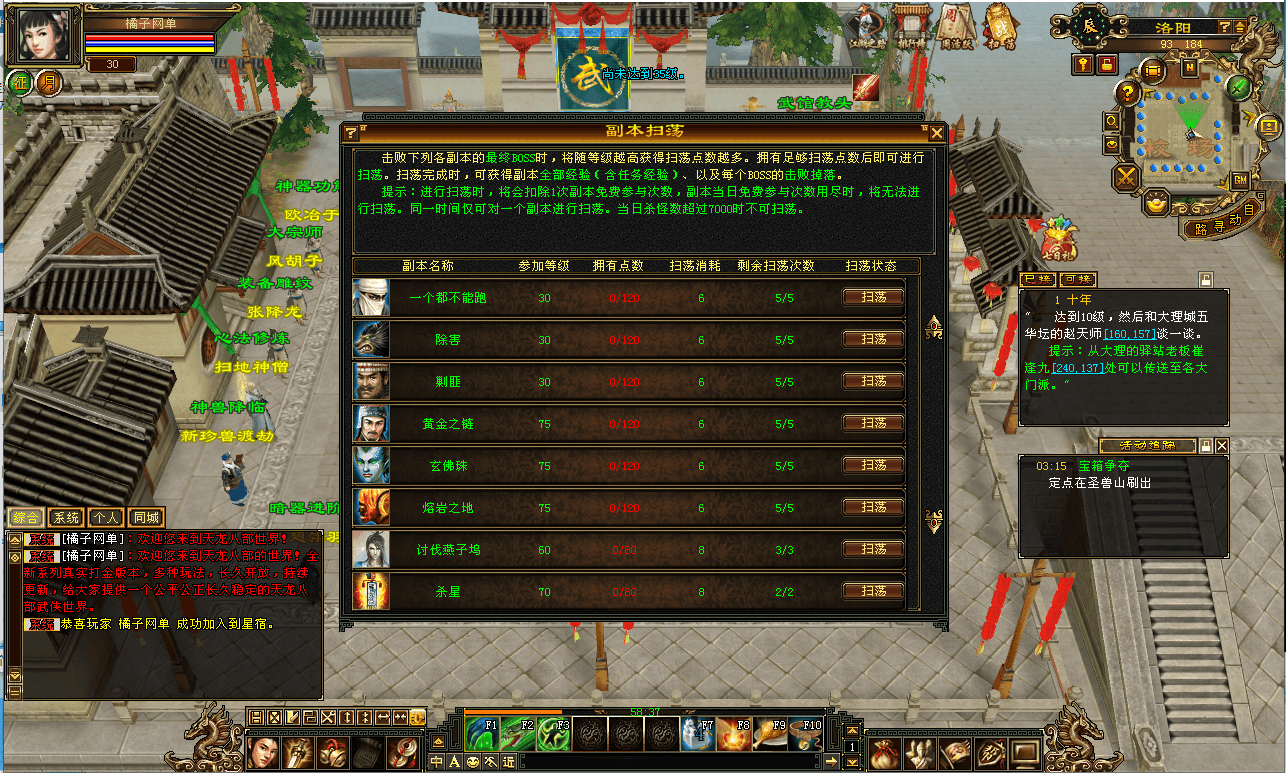
Task: Select the green sword icon right of the minimap
Action: pos(1239,88)
